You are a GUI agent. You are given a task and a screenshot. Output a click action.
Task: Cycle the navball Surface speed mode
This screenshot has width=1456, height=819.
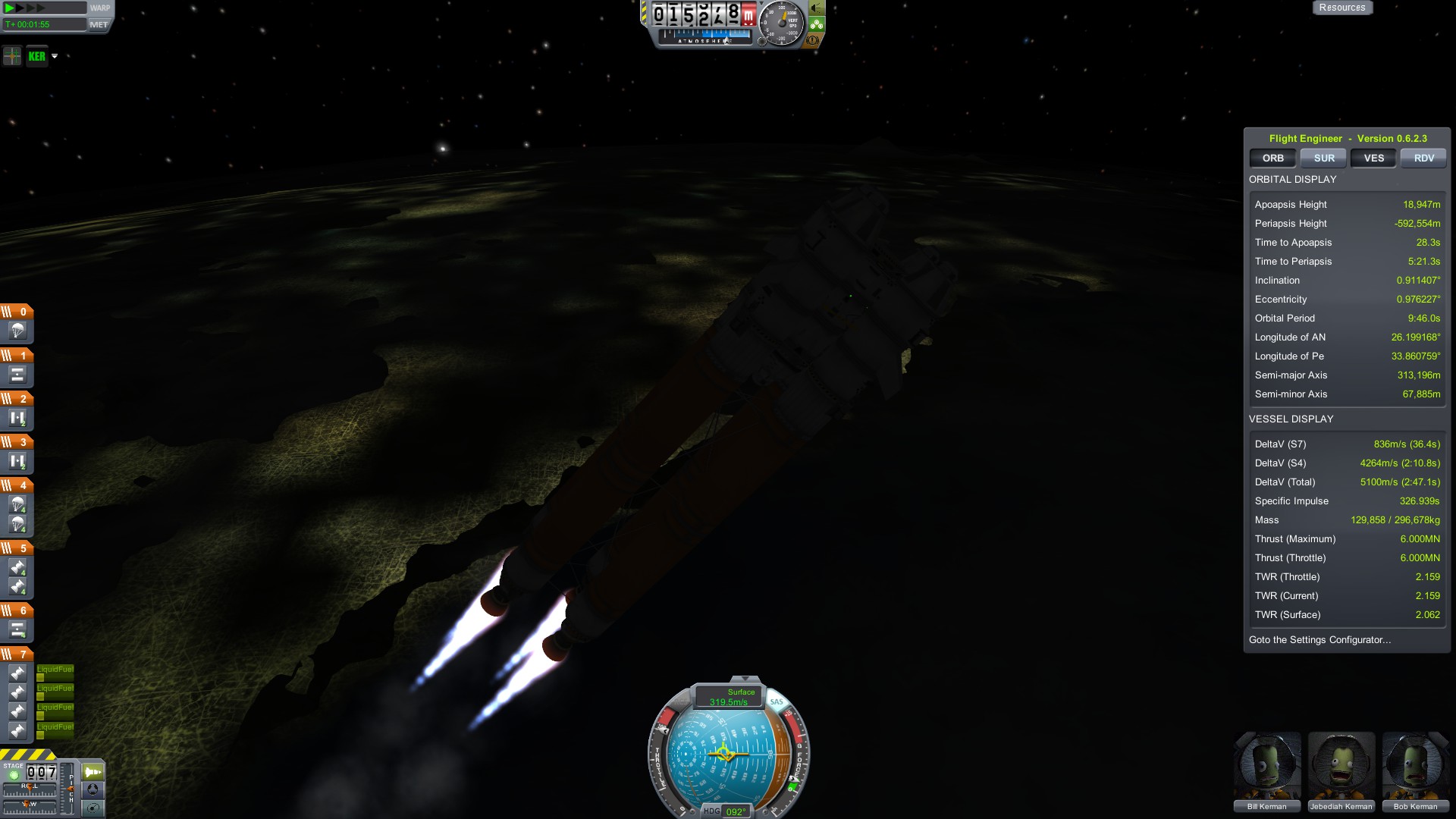click(730, 696)
